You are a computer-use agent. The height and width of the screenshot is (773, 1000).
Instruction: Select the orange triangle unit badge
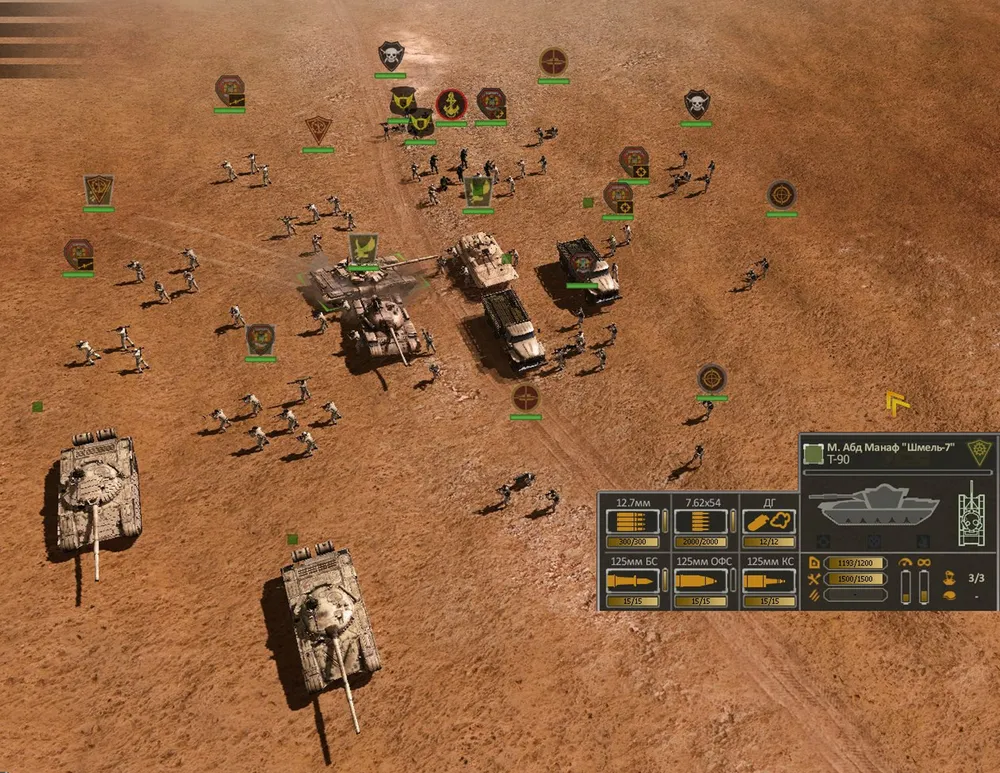pos(318,129)
